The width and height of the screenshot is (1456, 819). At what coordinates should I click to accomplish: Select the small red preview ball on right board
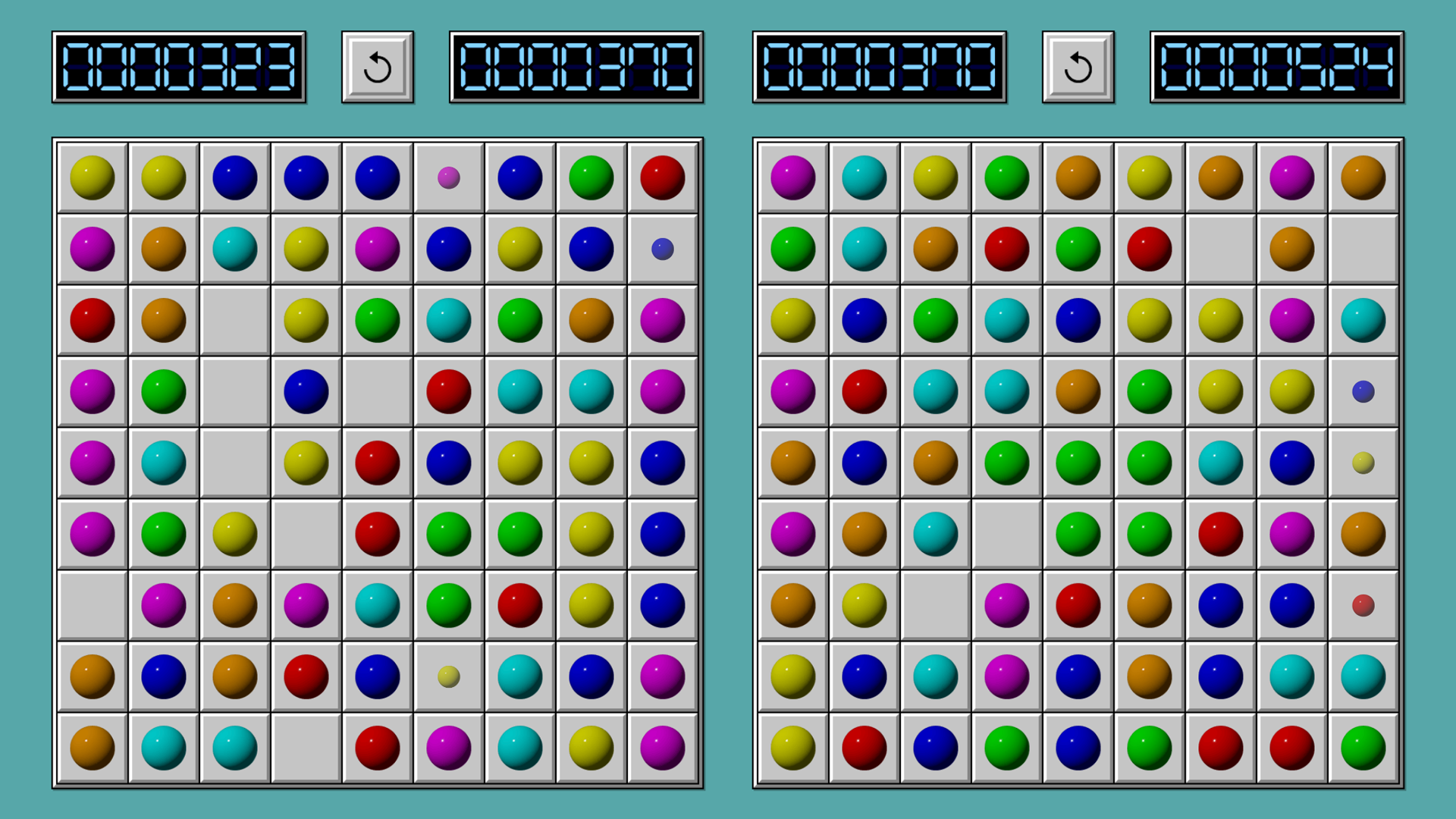click(x=1363, y=605)
